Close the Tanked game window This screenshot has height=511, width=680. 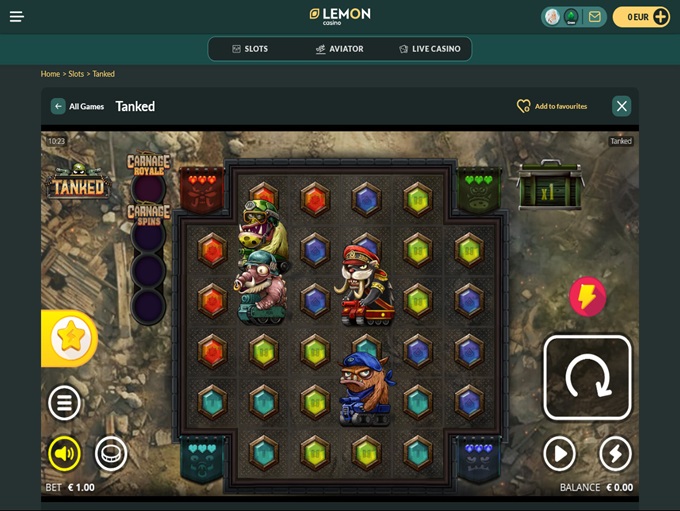pos(621,106)
